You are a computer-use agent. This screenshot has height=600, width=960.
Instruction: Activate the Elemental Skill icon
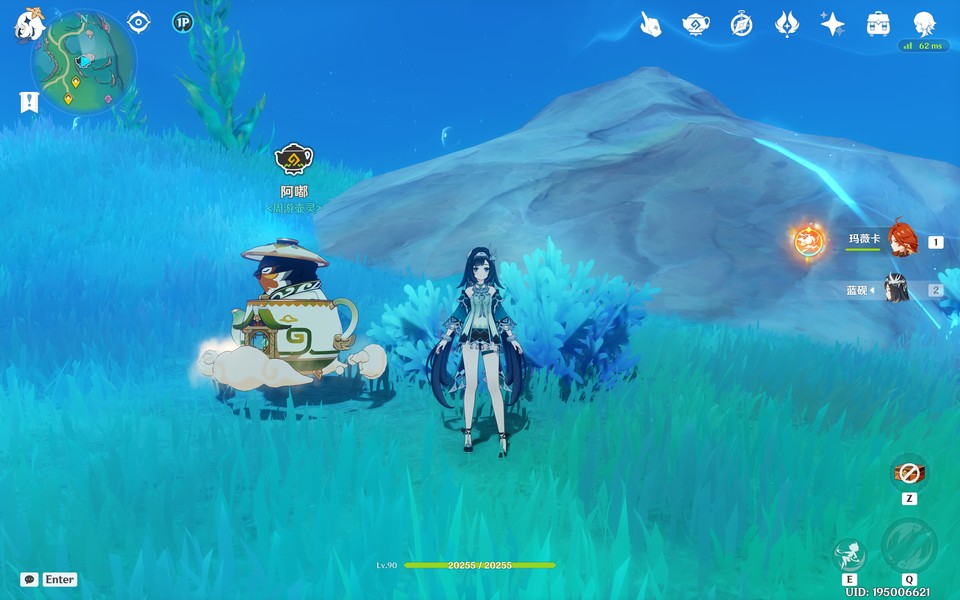tap(849, 553)
